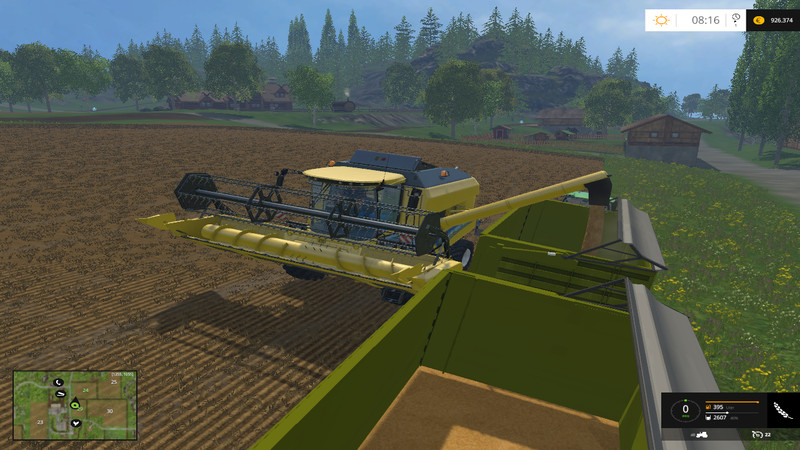
Task: Click the tractor vehicle icon
Action: 702,436
